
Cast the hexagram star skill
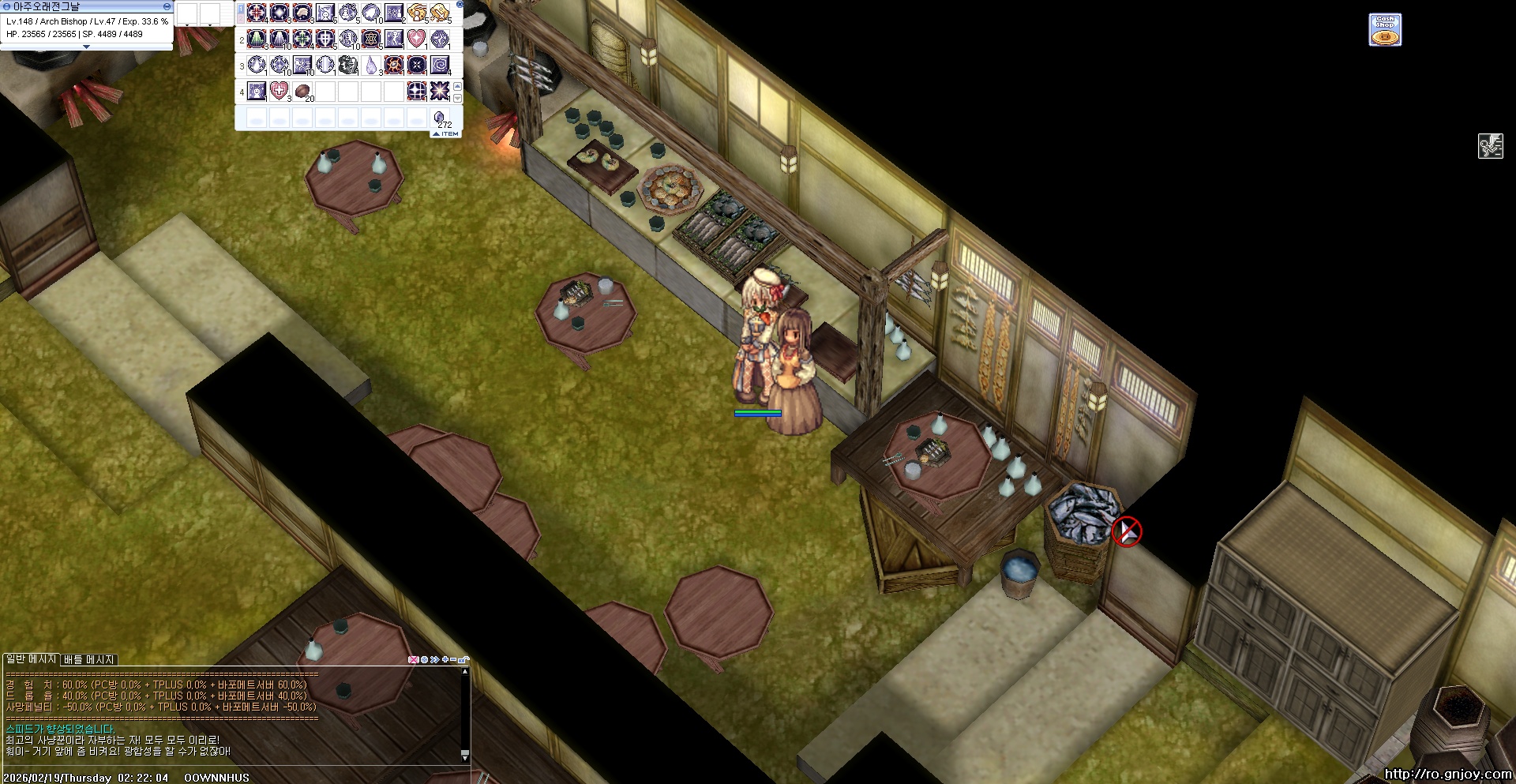coord(371,39)
